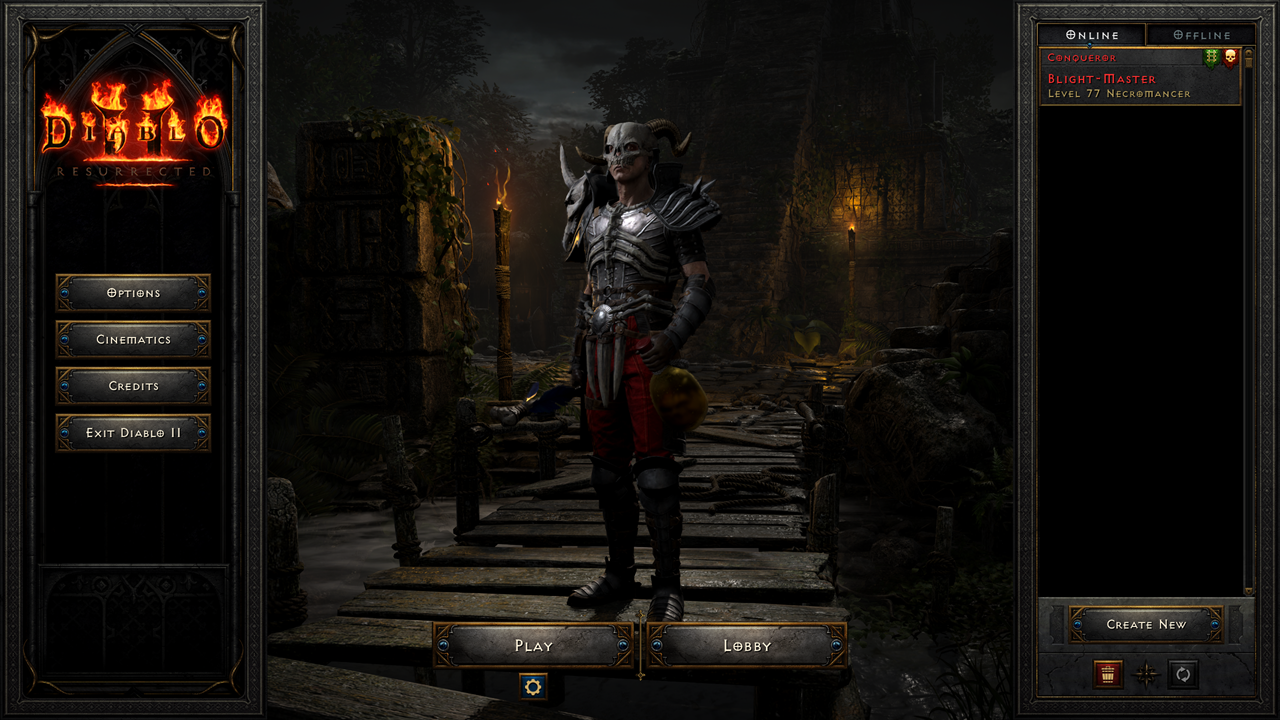Click the green ladder badge on Blight-Master

point(1212,58)
